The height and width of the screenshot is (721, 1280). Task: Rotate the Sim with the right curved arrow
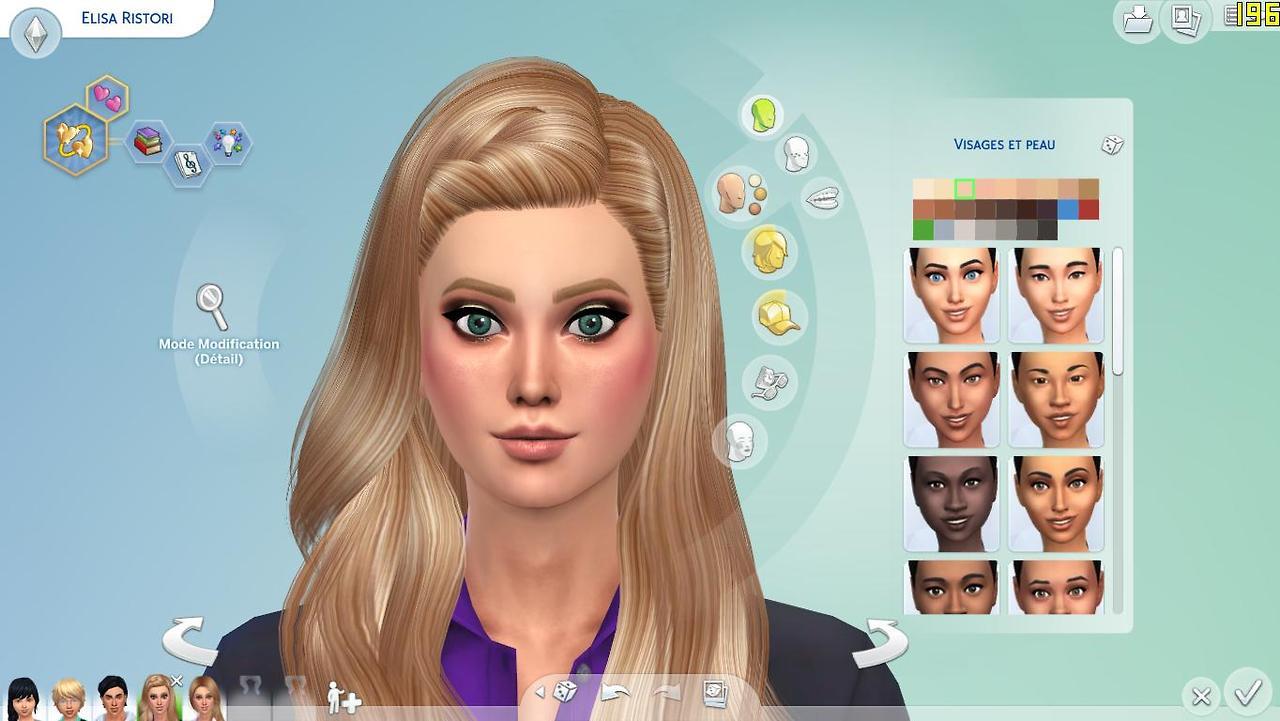coord(880,641)
